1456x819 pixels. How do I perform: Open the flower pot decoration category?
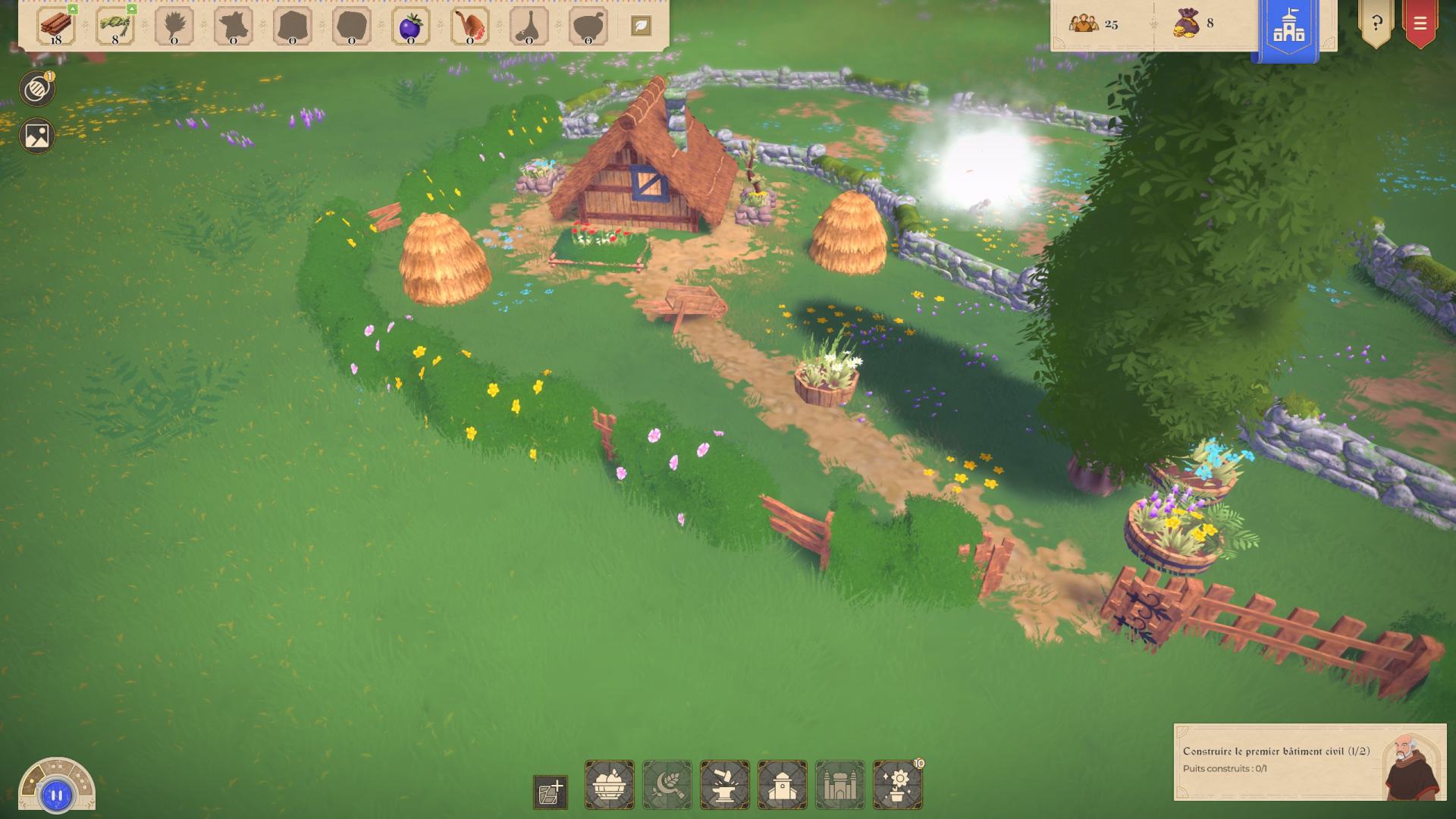click(898, 785)
